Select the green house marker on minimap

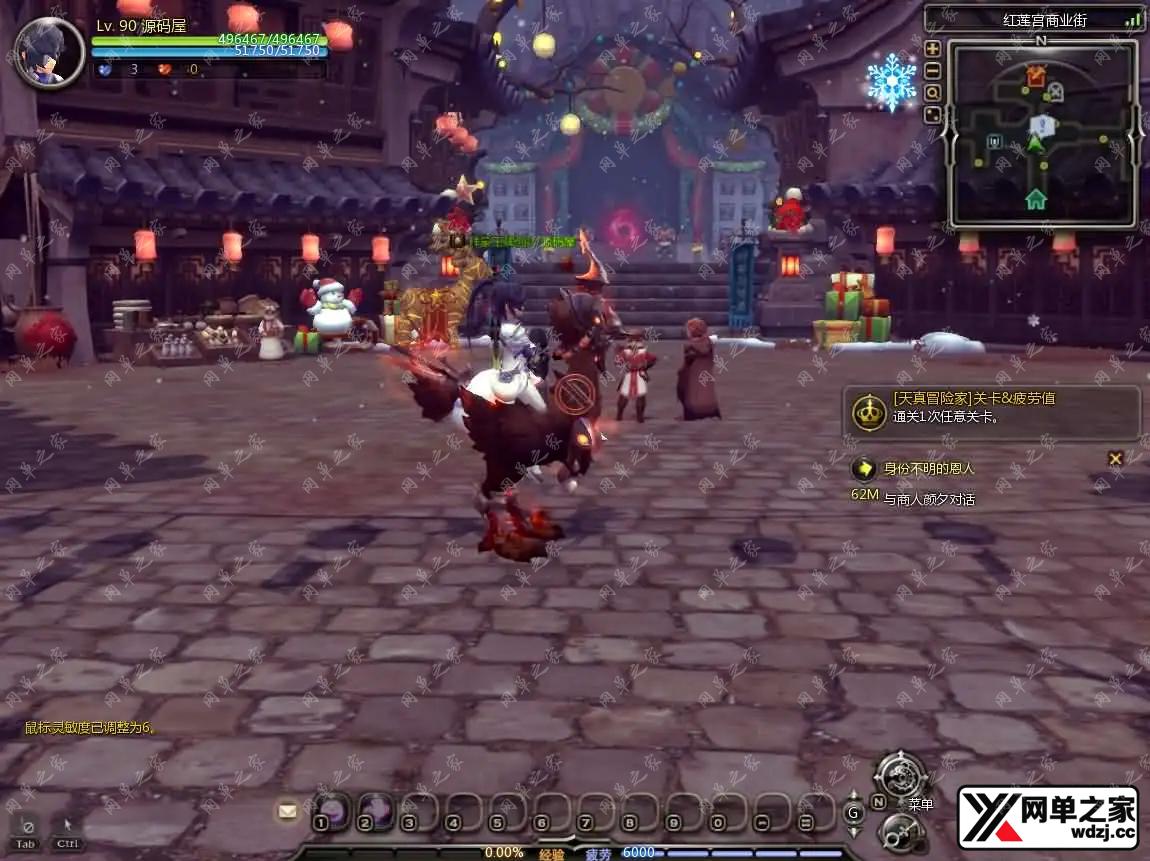pyautogui.click(x=1036, y=199)
